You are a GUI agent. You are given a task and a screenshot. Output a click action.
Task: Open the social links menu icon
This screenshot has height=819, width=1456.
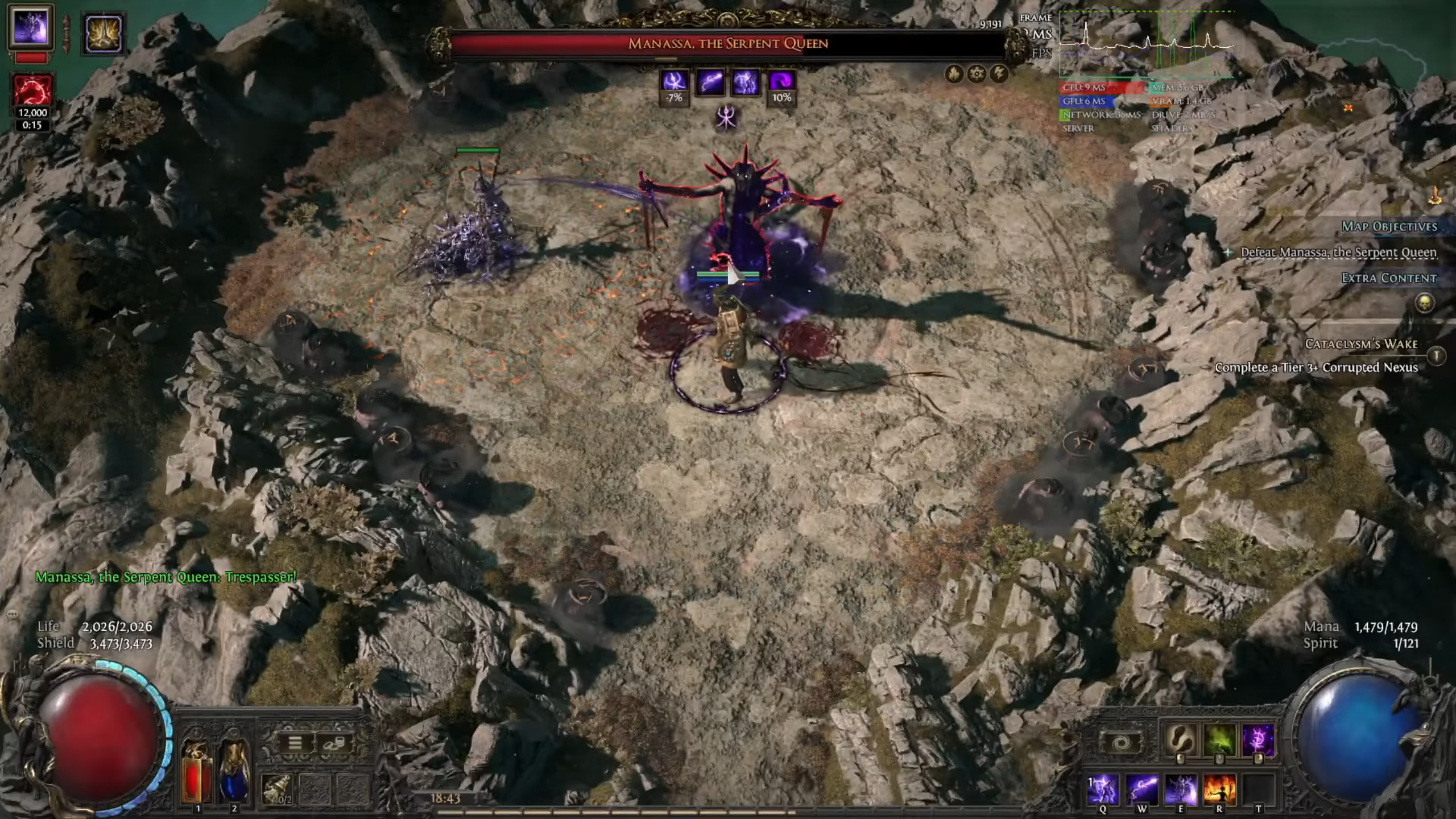(x=335, y=742)
